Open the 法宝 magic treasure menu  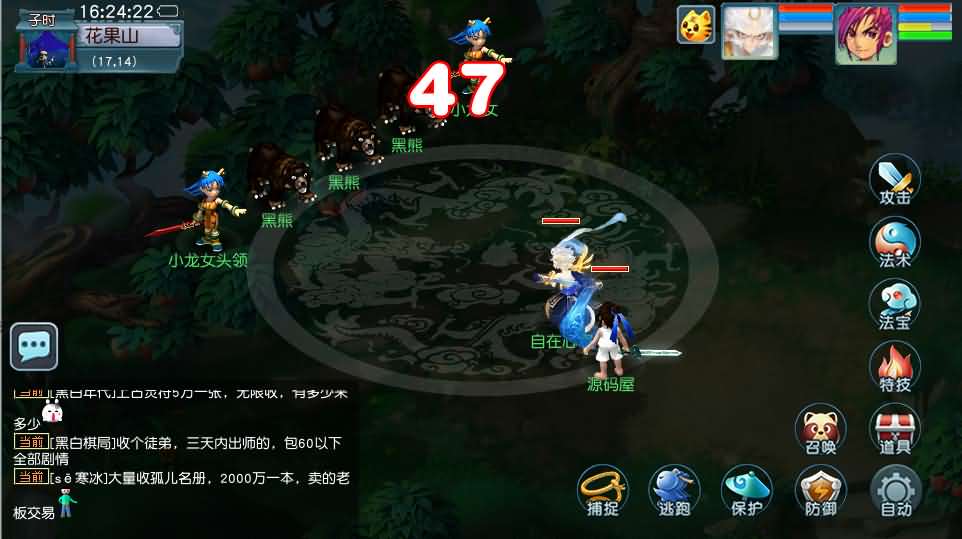click(x=895, y=305)
